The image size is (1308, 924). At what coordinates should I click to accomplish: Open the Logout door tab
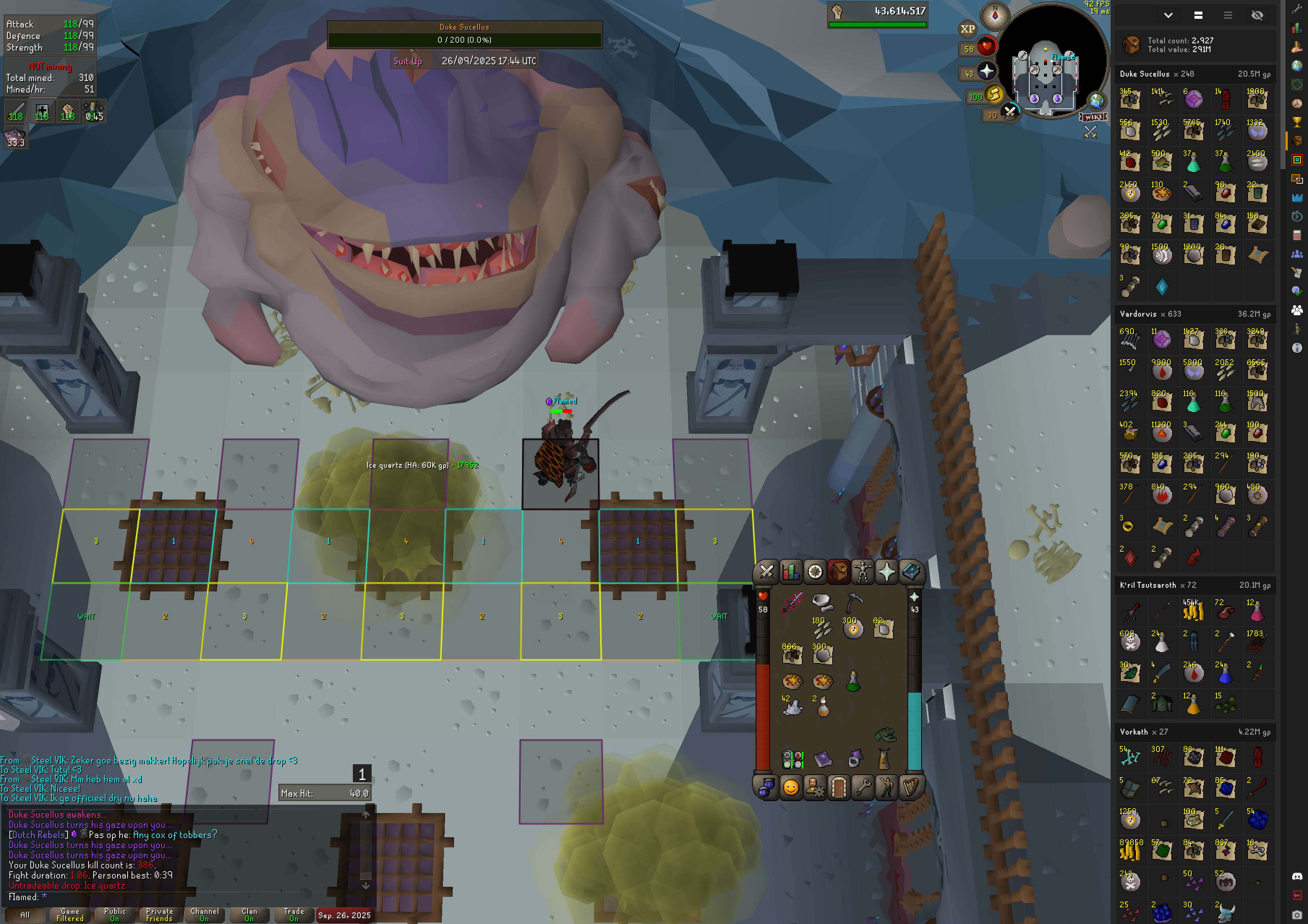pyautogui.click(x=839, y=788)
